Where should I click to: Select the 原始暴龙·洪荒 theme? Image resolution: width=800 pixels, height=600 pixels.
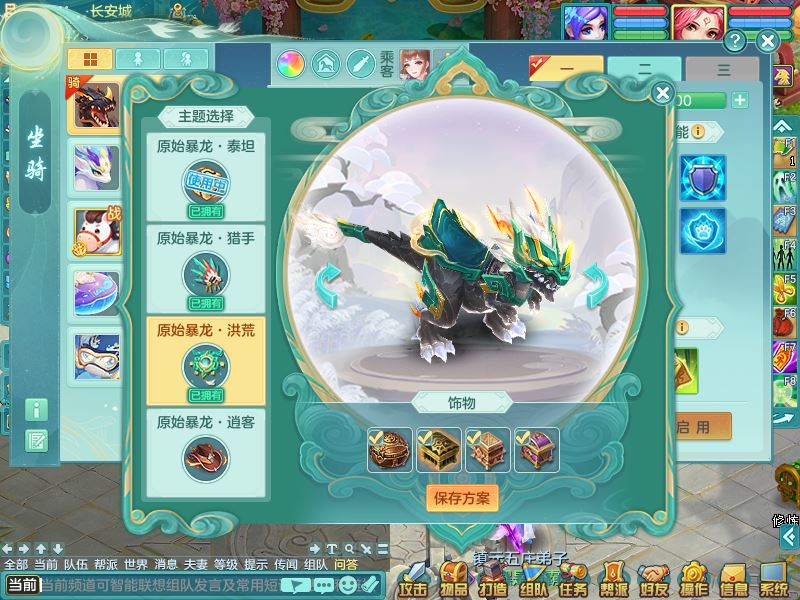(x=206, y=360)
